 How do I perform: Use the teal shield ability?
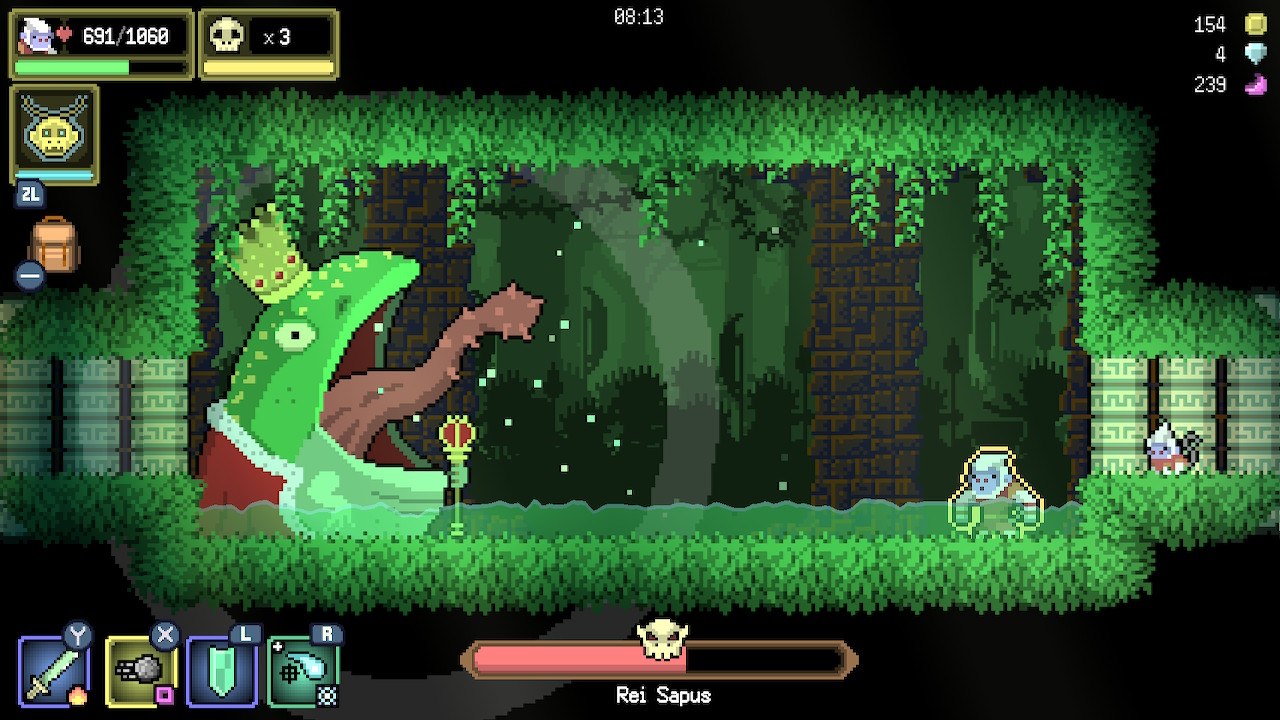point(222,671)
